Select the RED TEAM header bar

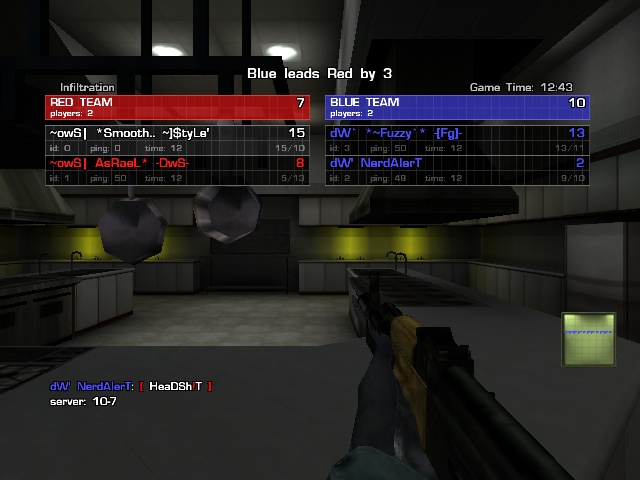click(x=176, y=107)
